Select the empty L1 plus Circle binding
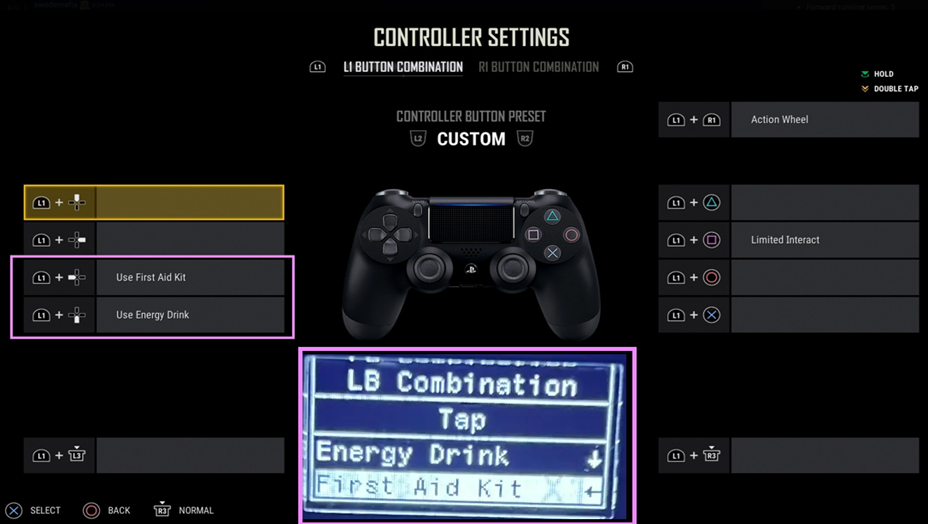Screen dimensions: 928x524 [824, 277]
